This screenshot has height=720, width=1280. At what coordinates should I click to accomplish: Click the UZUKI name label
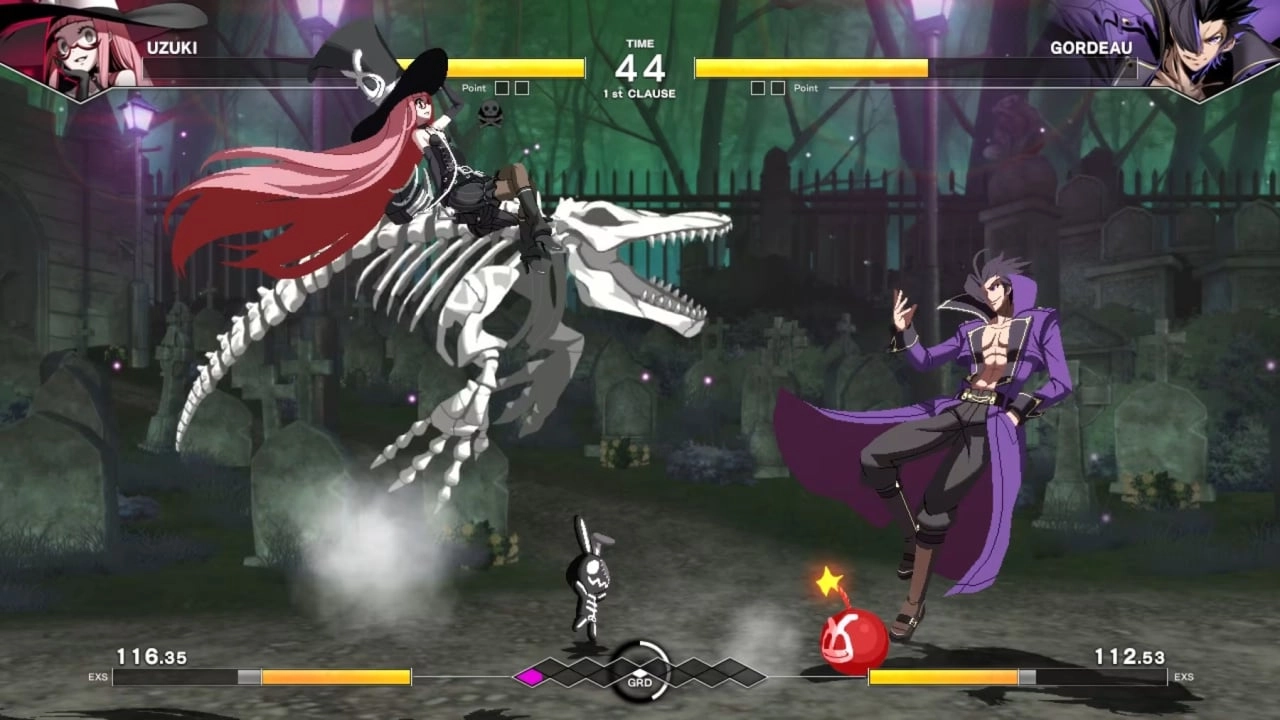[x=174, y=47]
